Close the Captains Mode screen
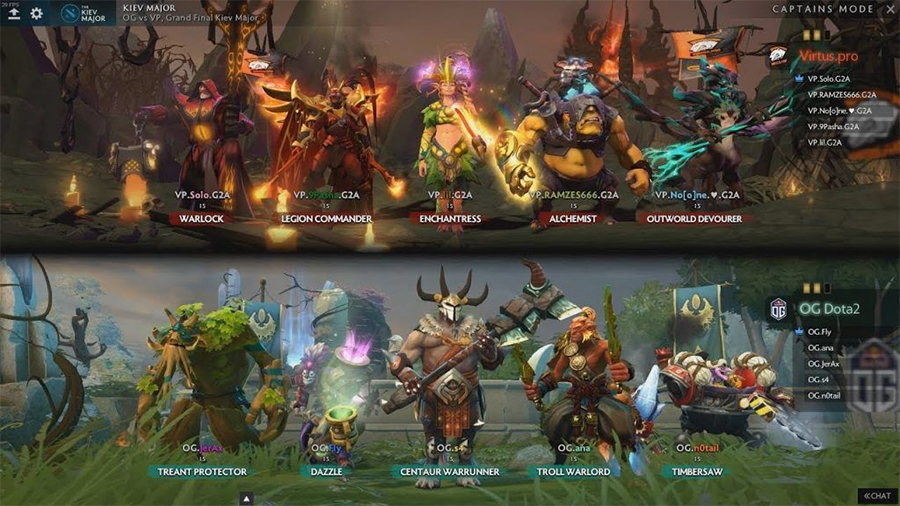 [x=889, y=10]
